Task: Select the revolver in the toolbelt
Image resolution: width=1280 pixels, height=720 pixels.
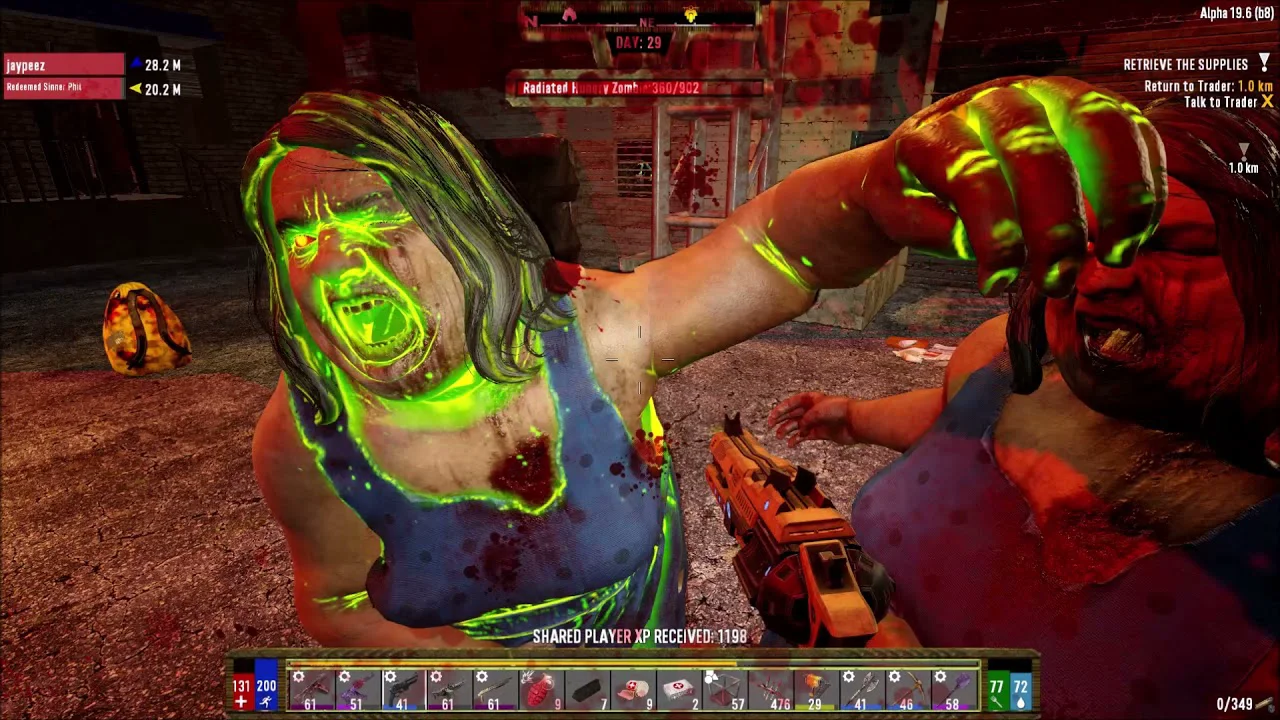Action: pyautogui.click(x=402, y=690)
